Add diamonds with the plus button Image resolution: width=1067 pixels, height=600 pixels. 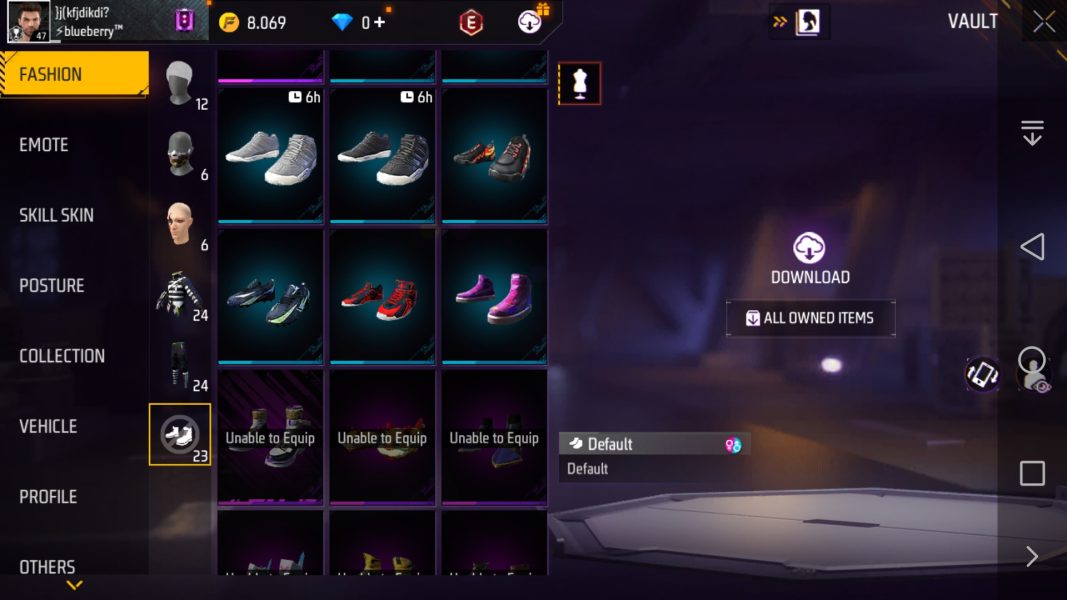tap(379, 22)
